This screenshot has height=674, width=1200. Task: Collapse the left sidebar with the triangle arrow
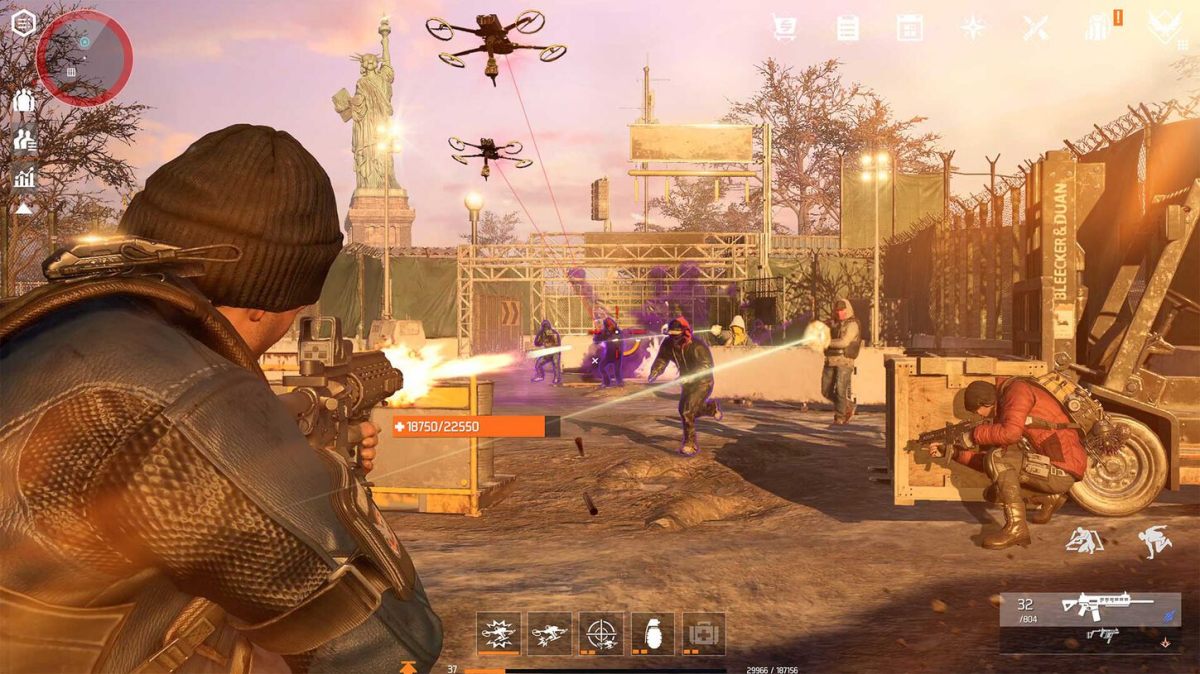click(x=23, y=209)
